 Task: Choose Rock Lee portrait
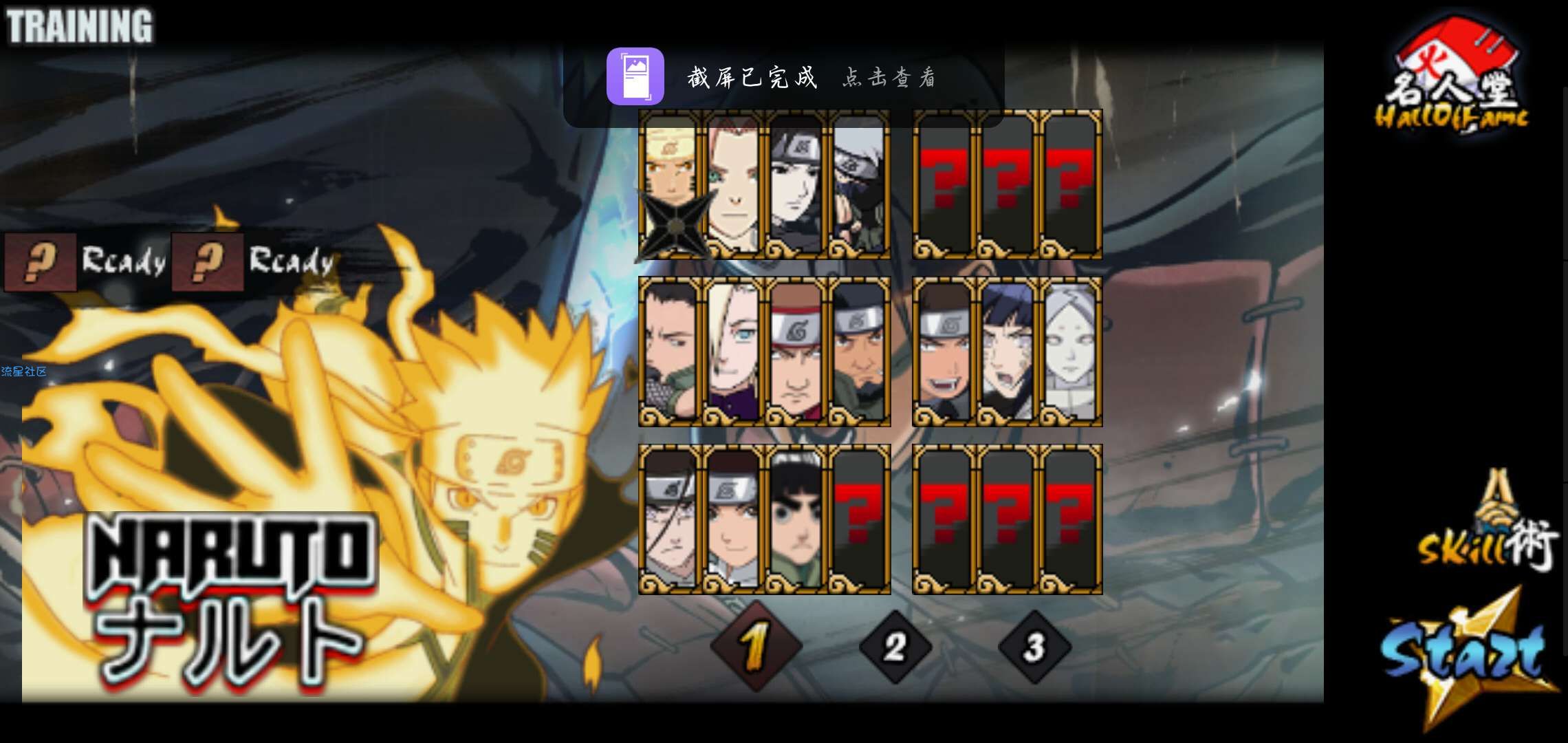pyautogui.click(x=796, y=519)
